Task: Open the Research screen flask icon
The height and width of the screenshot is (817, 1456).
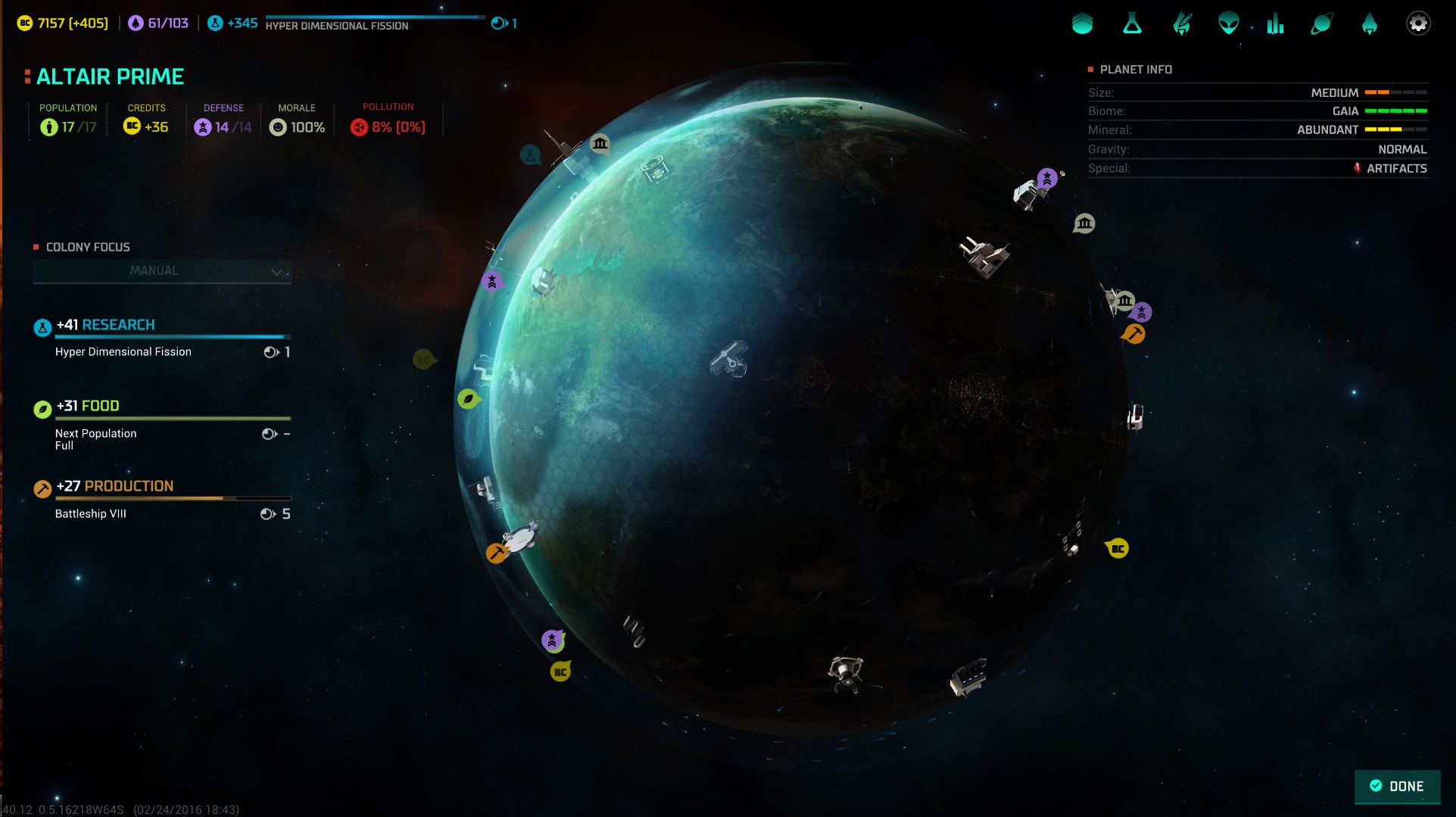Action: tap(1132, 24)
